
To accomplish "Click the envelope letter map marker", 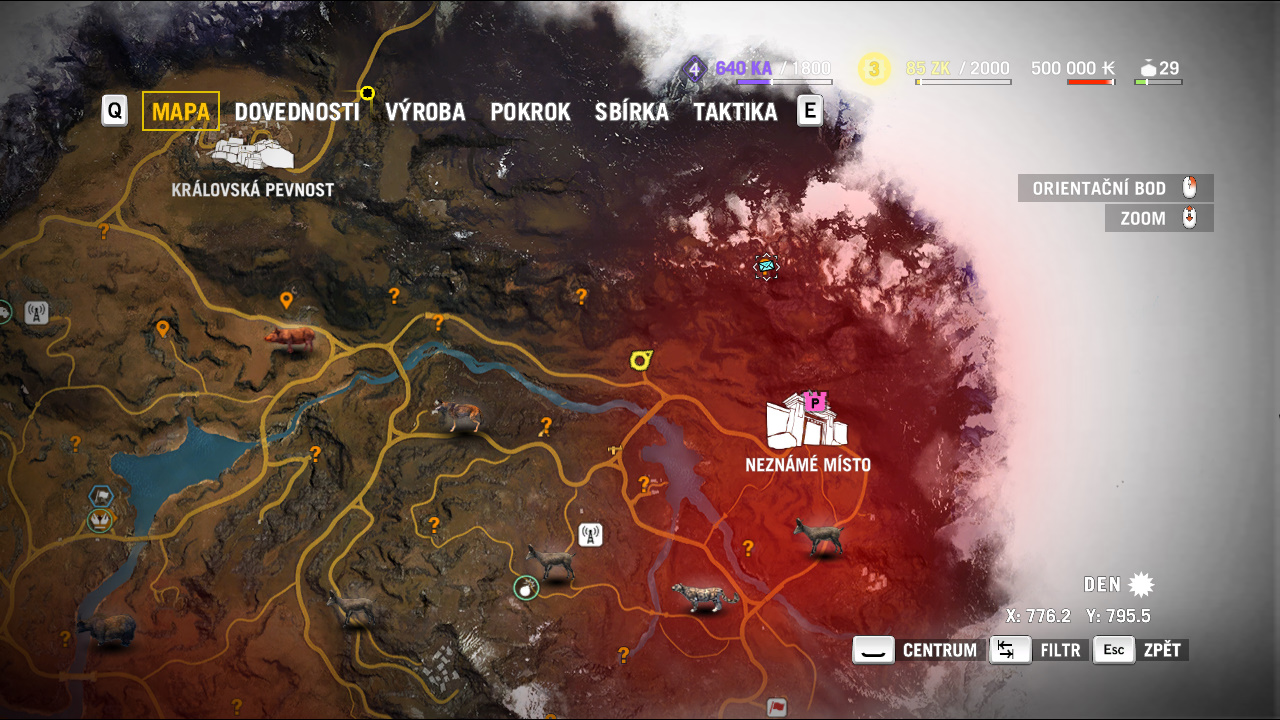I will point(766,266).
